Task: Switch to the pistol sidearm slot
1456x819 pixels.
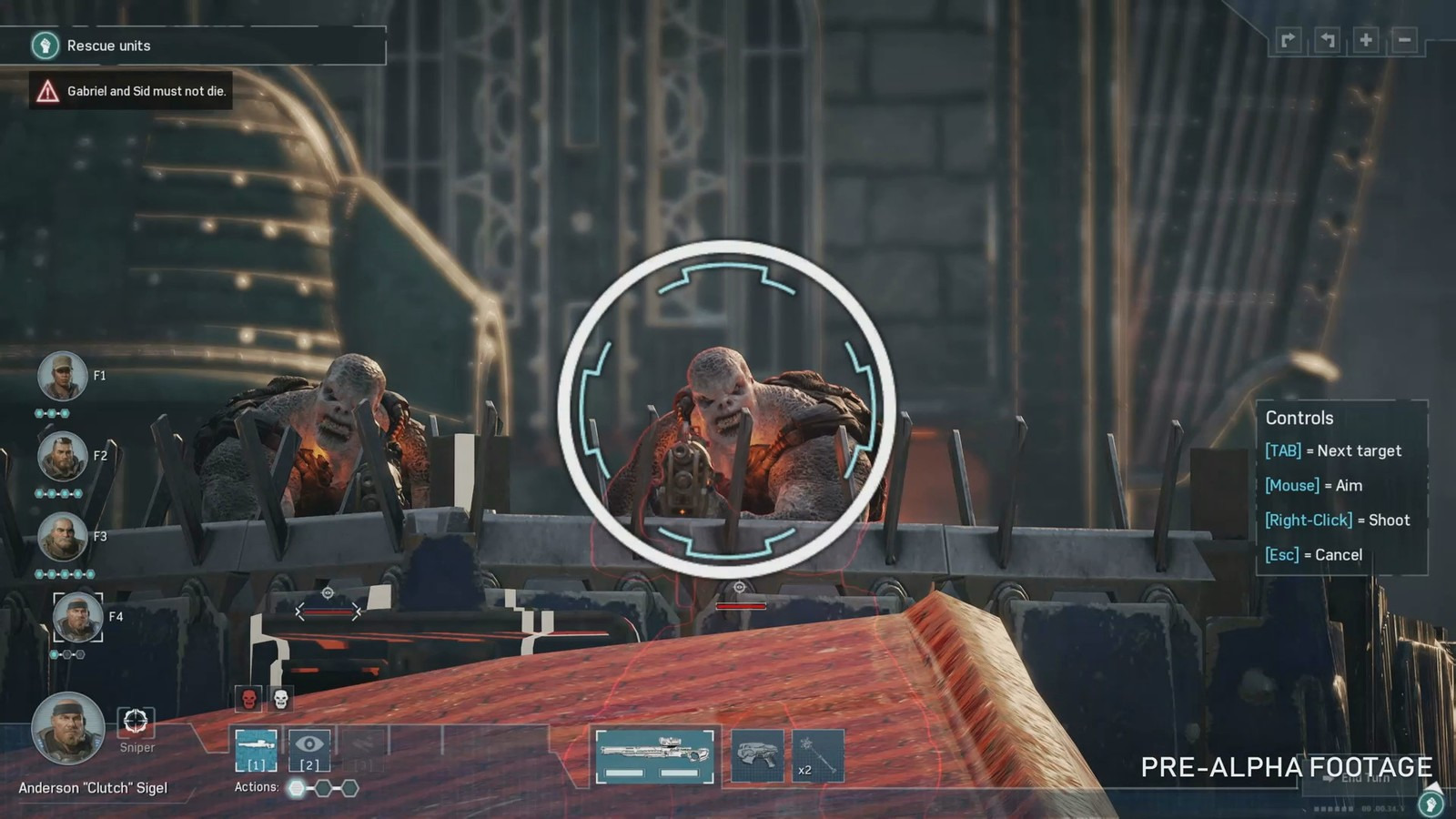Action: (x=757, y=755)
